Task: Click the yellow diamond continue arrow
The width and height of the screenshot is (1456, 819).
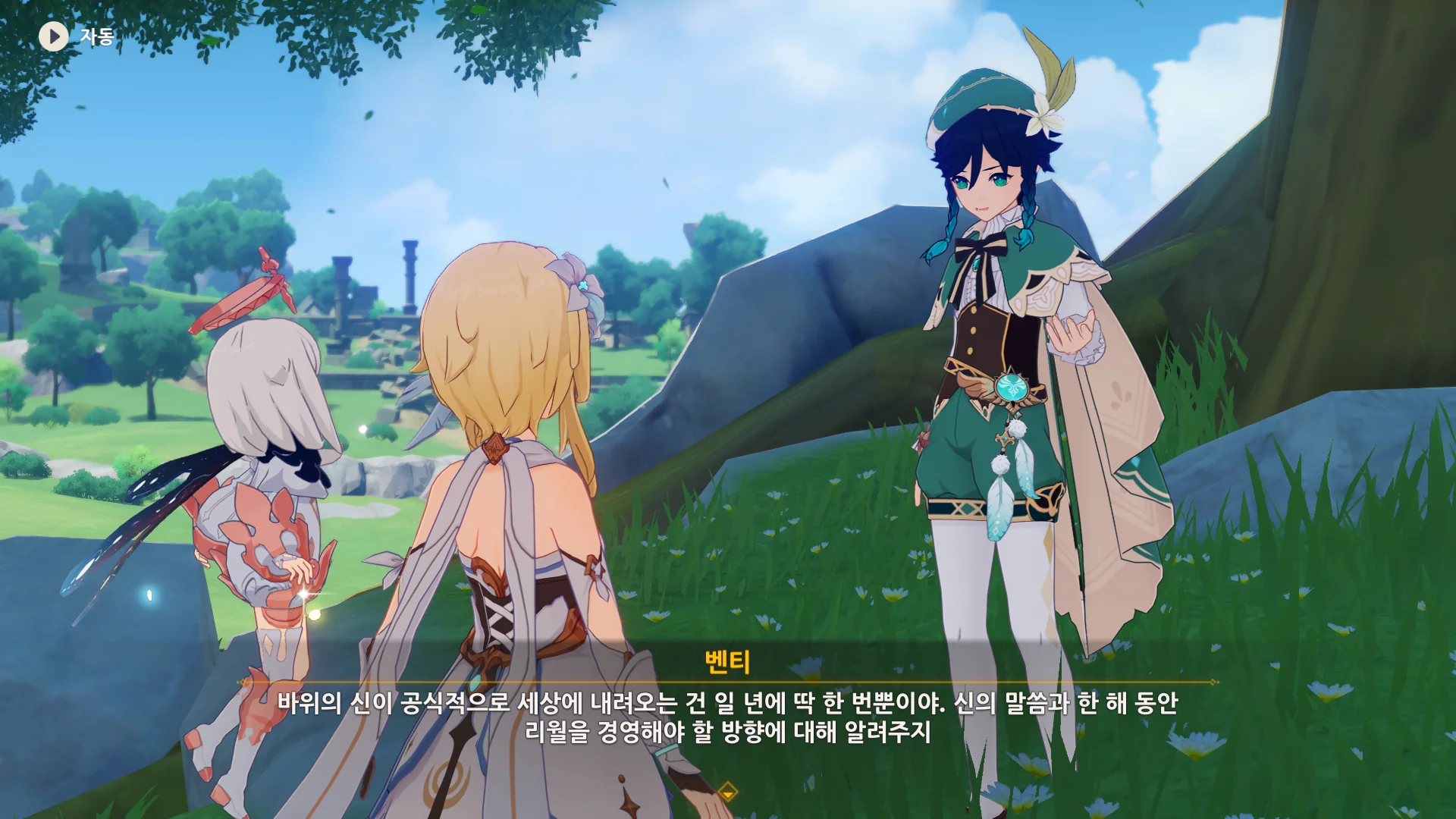Action: [x=727, y=792]
